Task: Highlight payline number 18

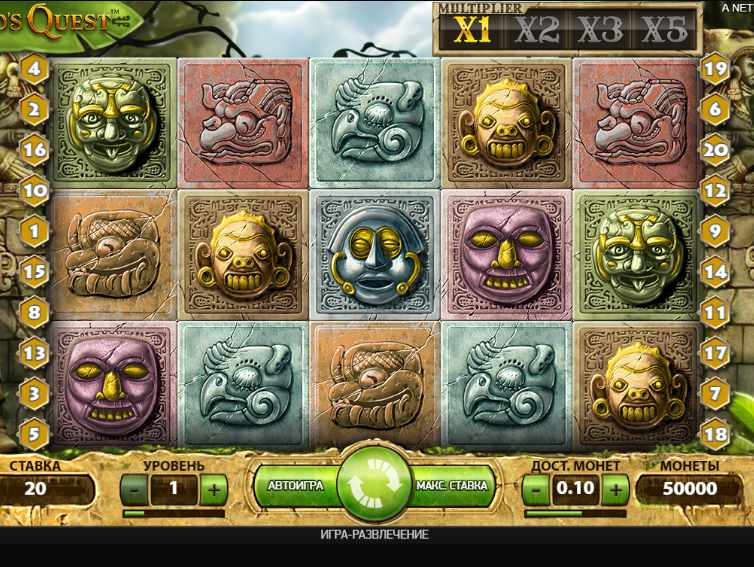Action: (715, 434)
